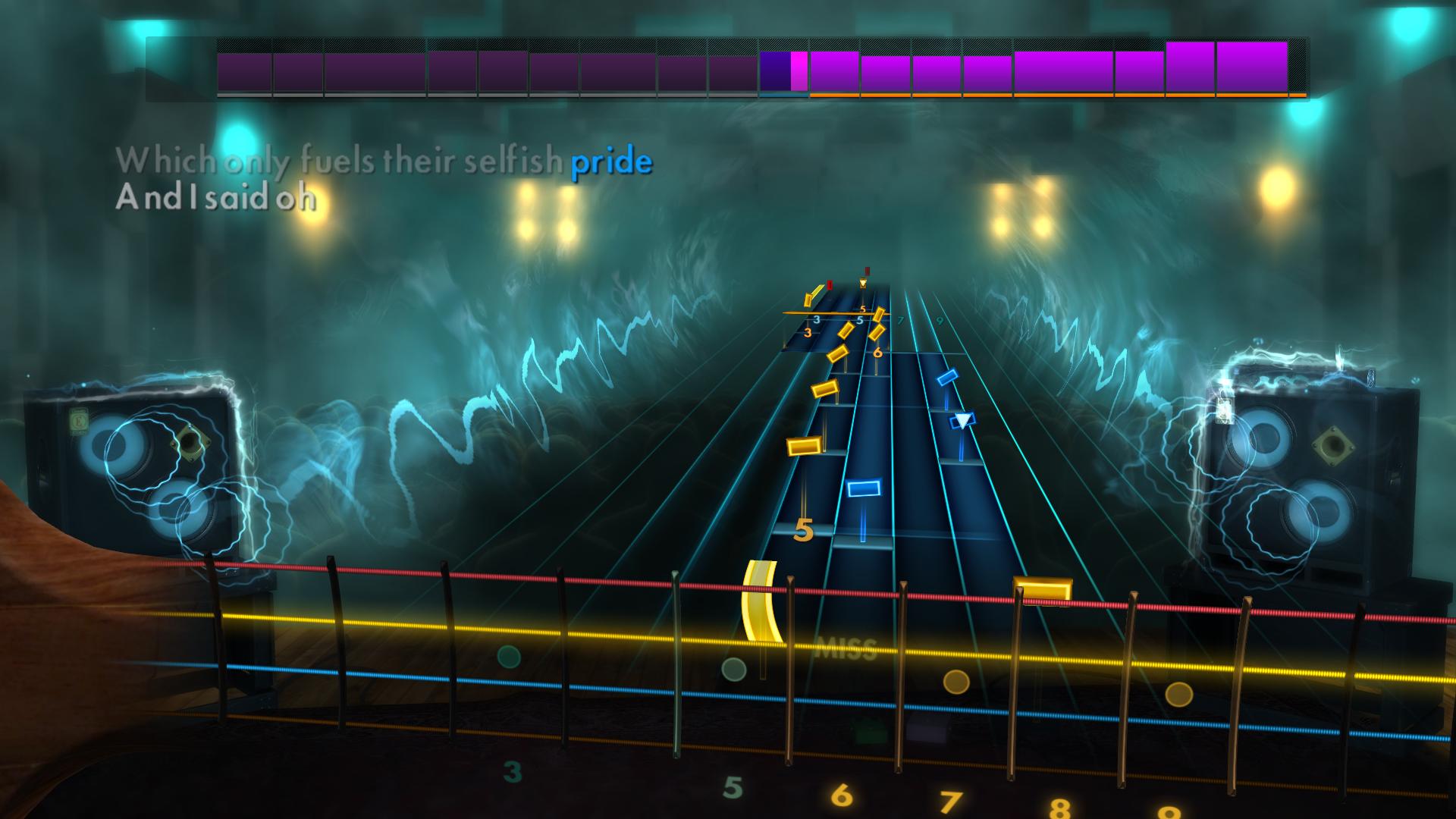The image size is (1456, 819).
Task: Click the current position marker in song timeline
Action: pos(798,70)
